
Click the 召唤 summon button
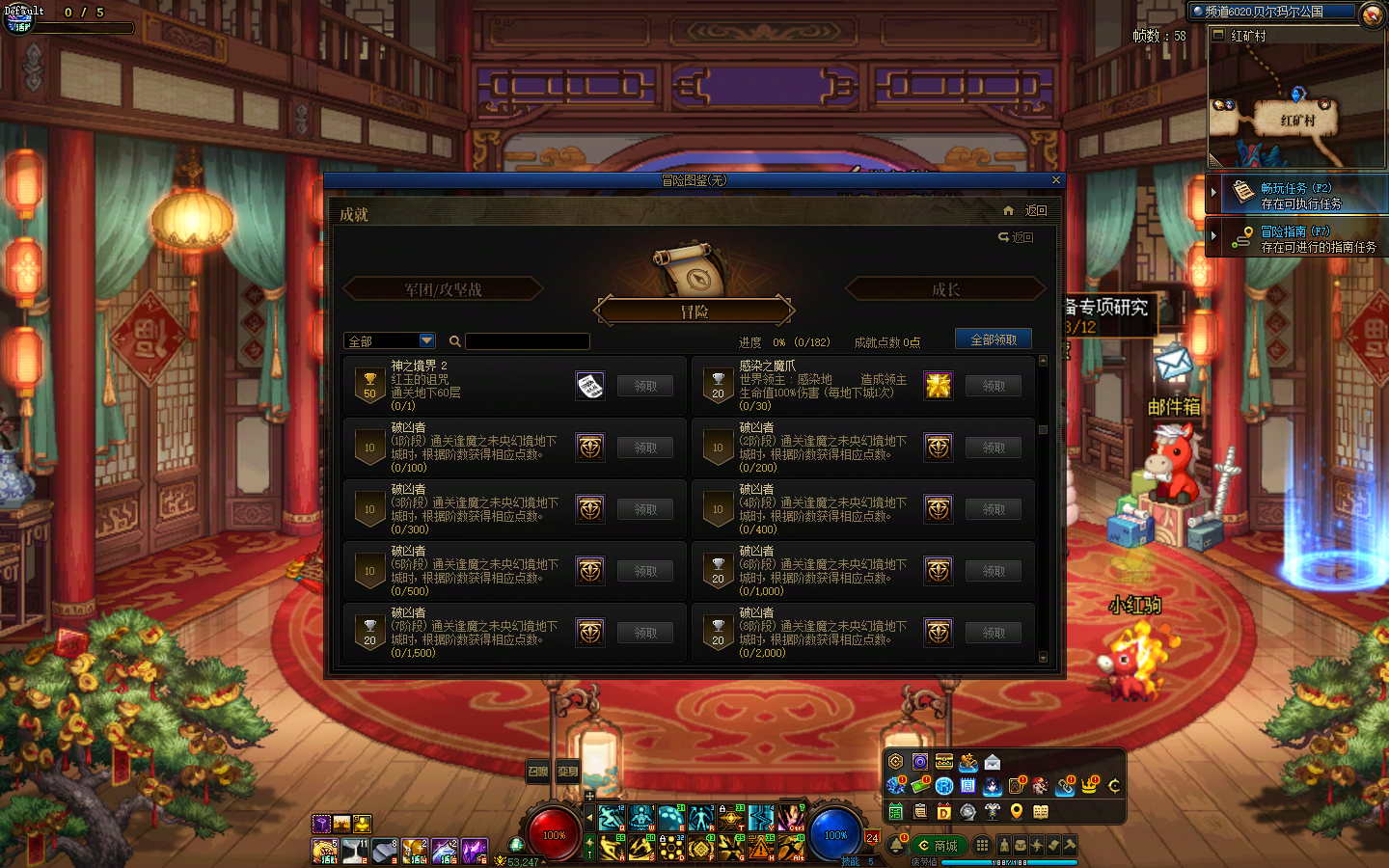coord(537,771)
